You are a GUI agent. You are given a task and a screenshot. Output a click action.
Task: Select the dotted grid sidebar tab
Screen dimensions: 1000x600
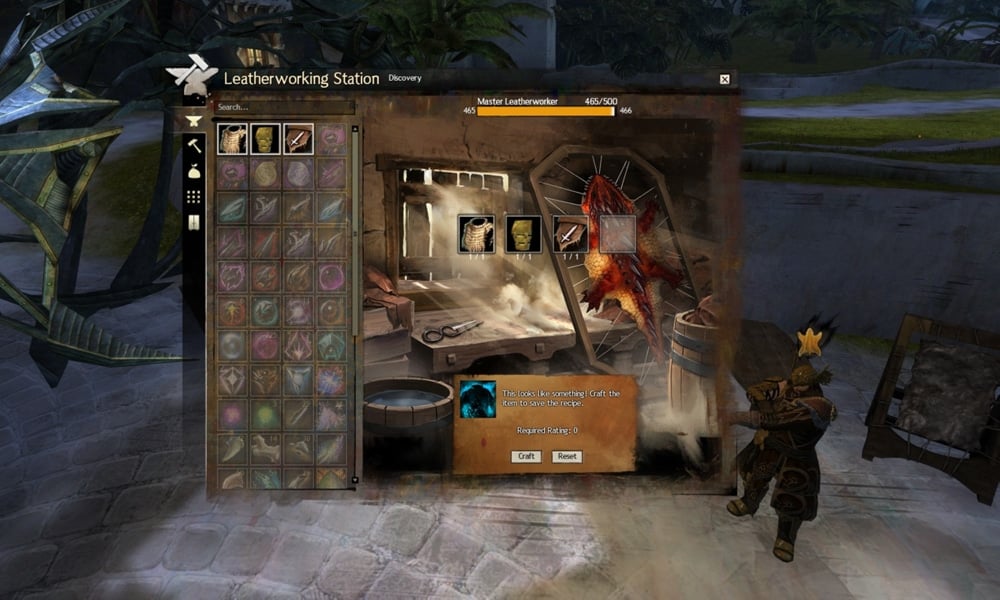click(x=194, y=197)
